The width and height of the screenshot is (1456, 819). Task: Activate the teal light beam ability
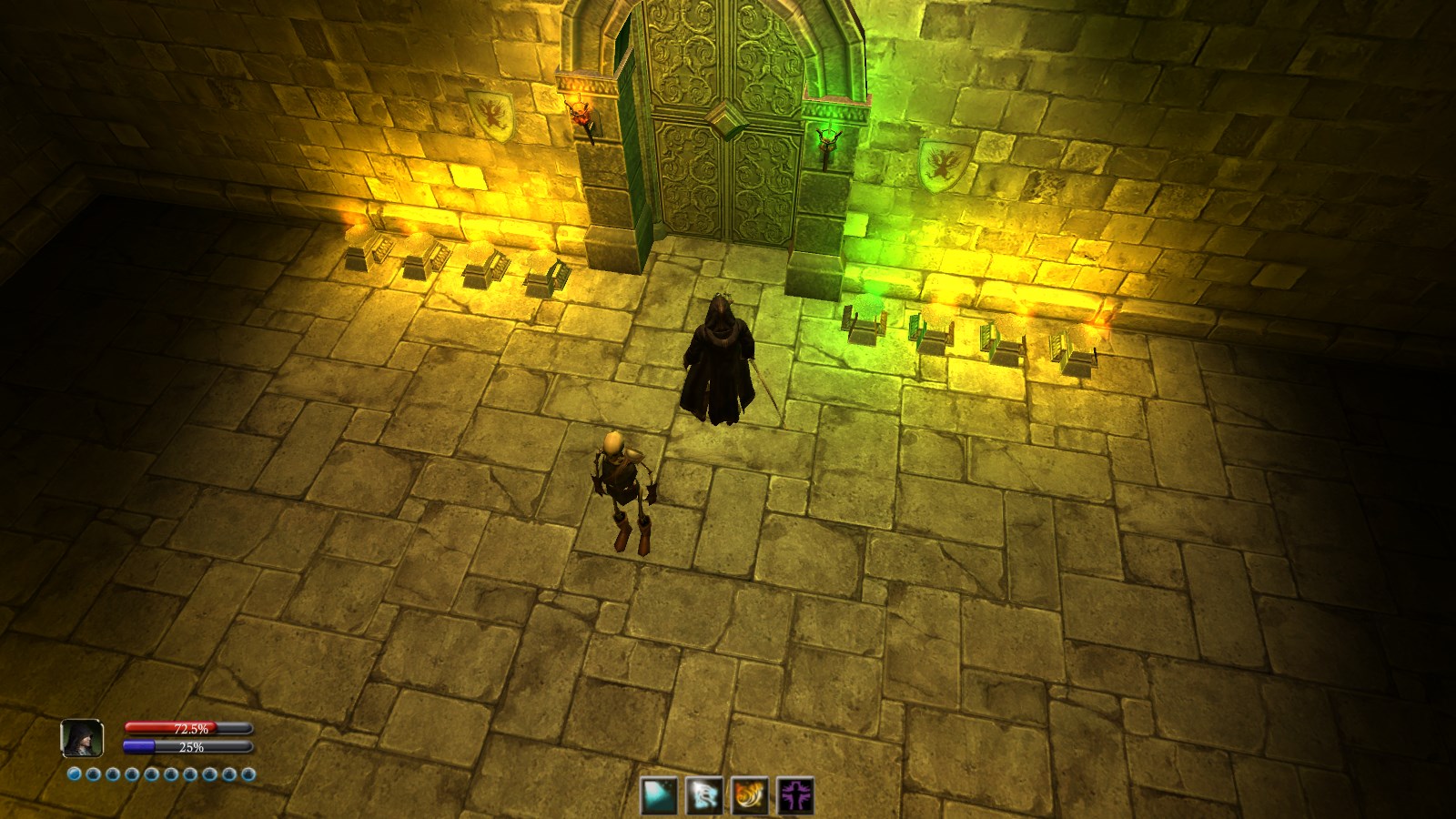click(x=658, y=795)
